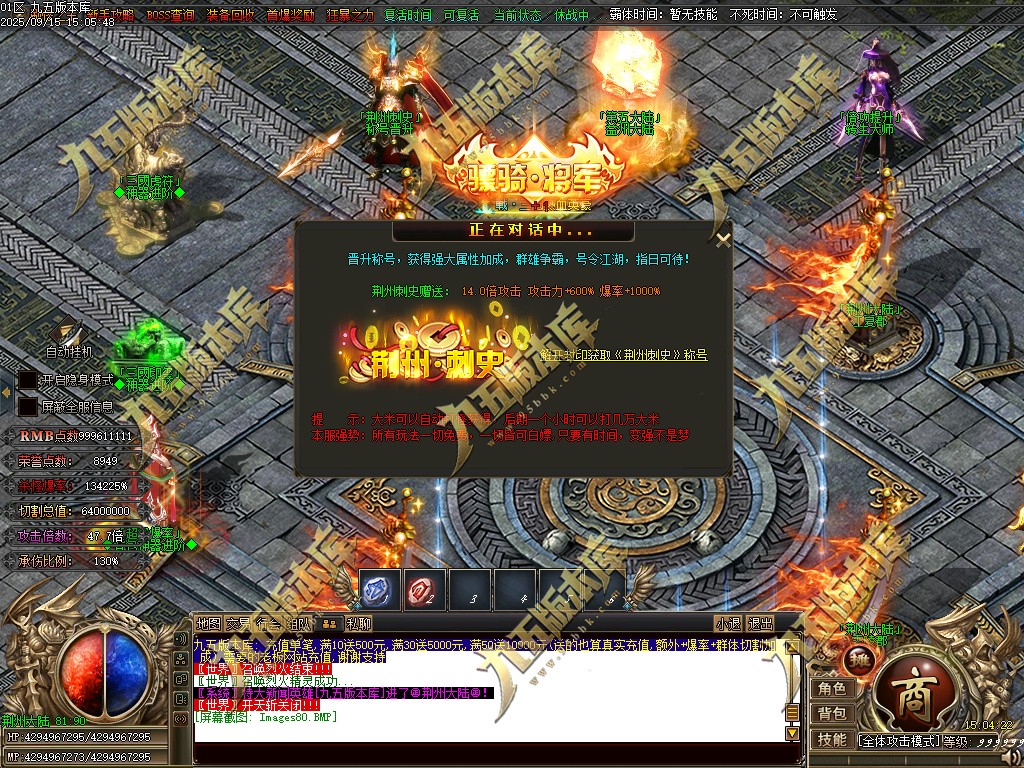Screen dimensions: 1024x768
Task: Switch to the 交易 trade tab
Action: (x=238, y=624)
